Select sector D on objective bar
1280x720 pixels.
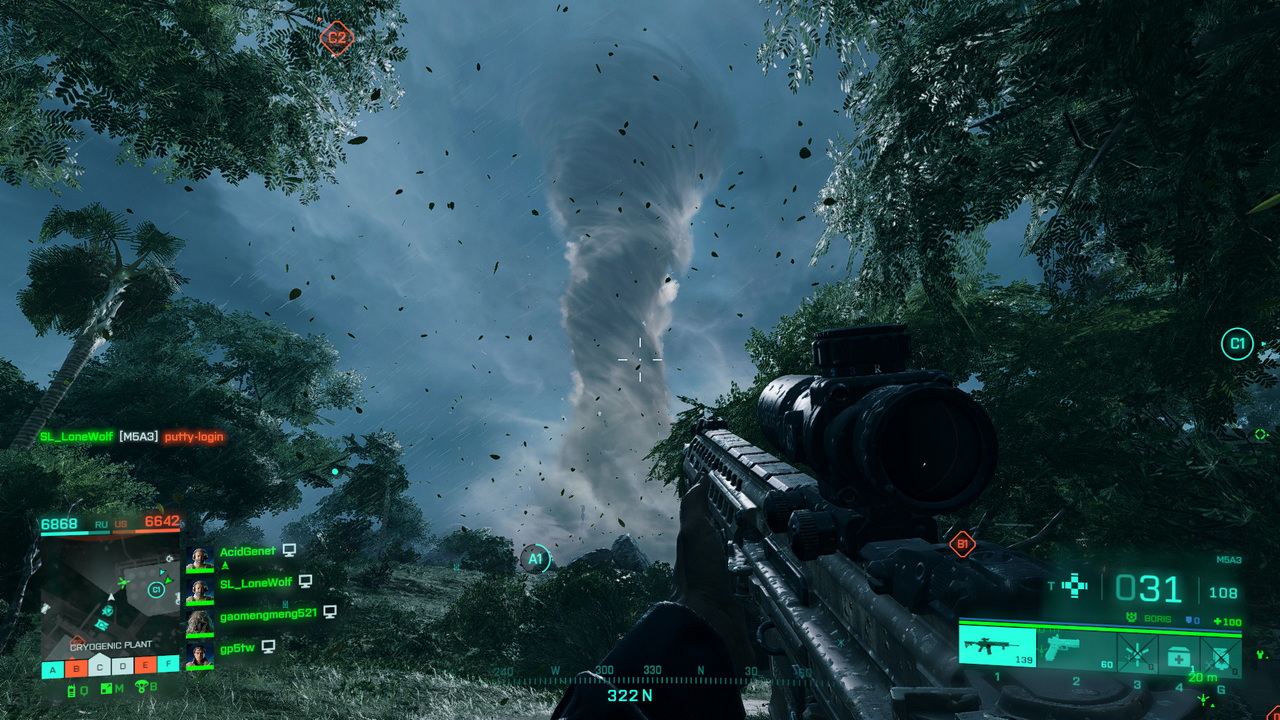[x=122, y=666]
